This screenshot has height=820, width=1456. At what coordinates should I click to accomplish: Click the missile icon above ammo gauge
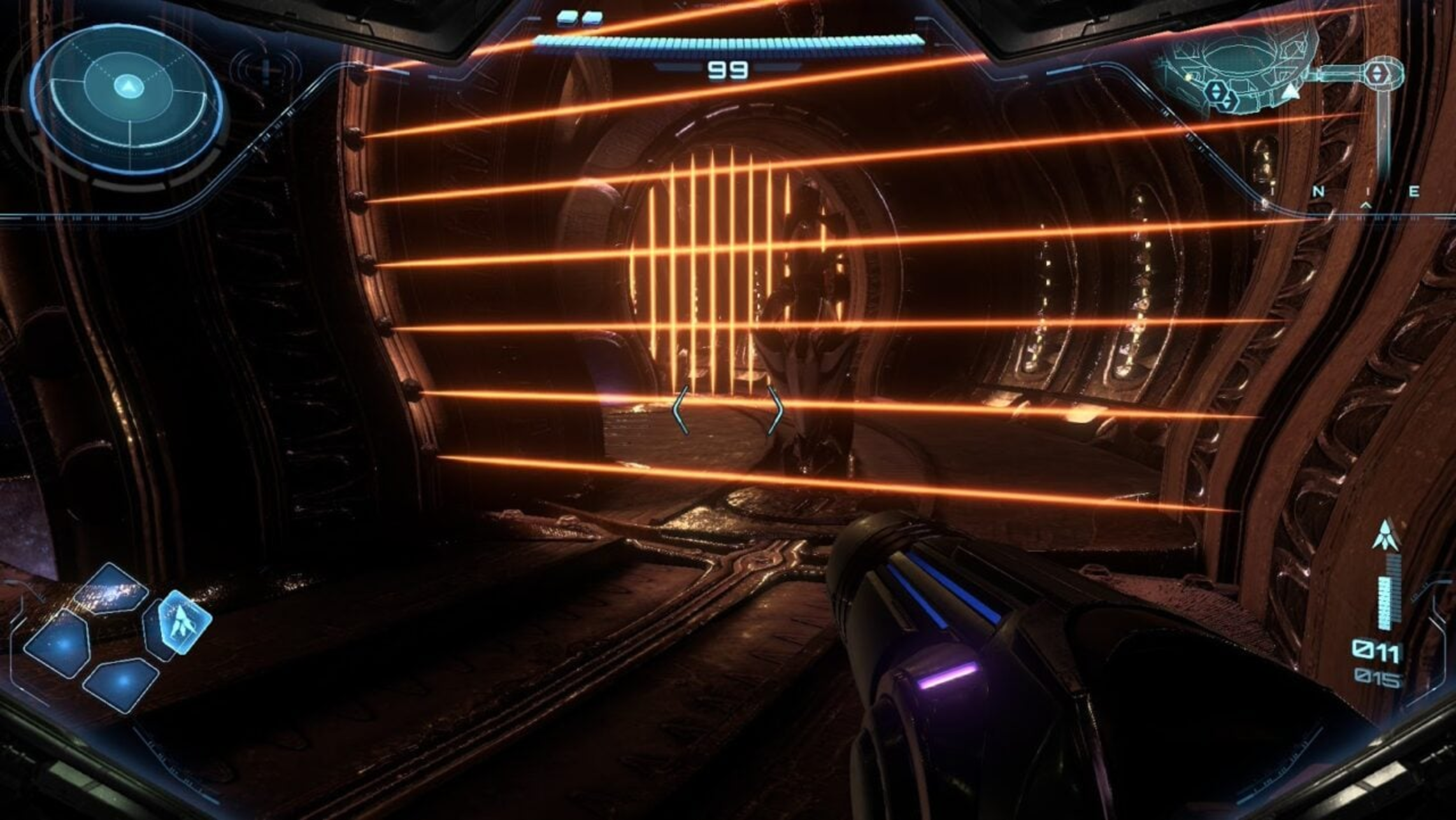coord(1385,536)
